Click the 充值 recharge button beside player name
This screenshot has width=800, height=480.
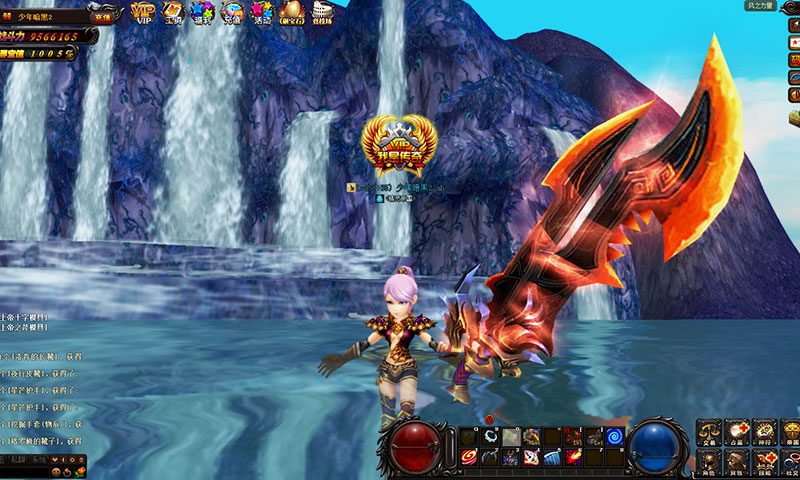click(103, 16)
